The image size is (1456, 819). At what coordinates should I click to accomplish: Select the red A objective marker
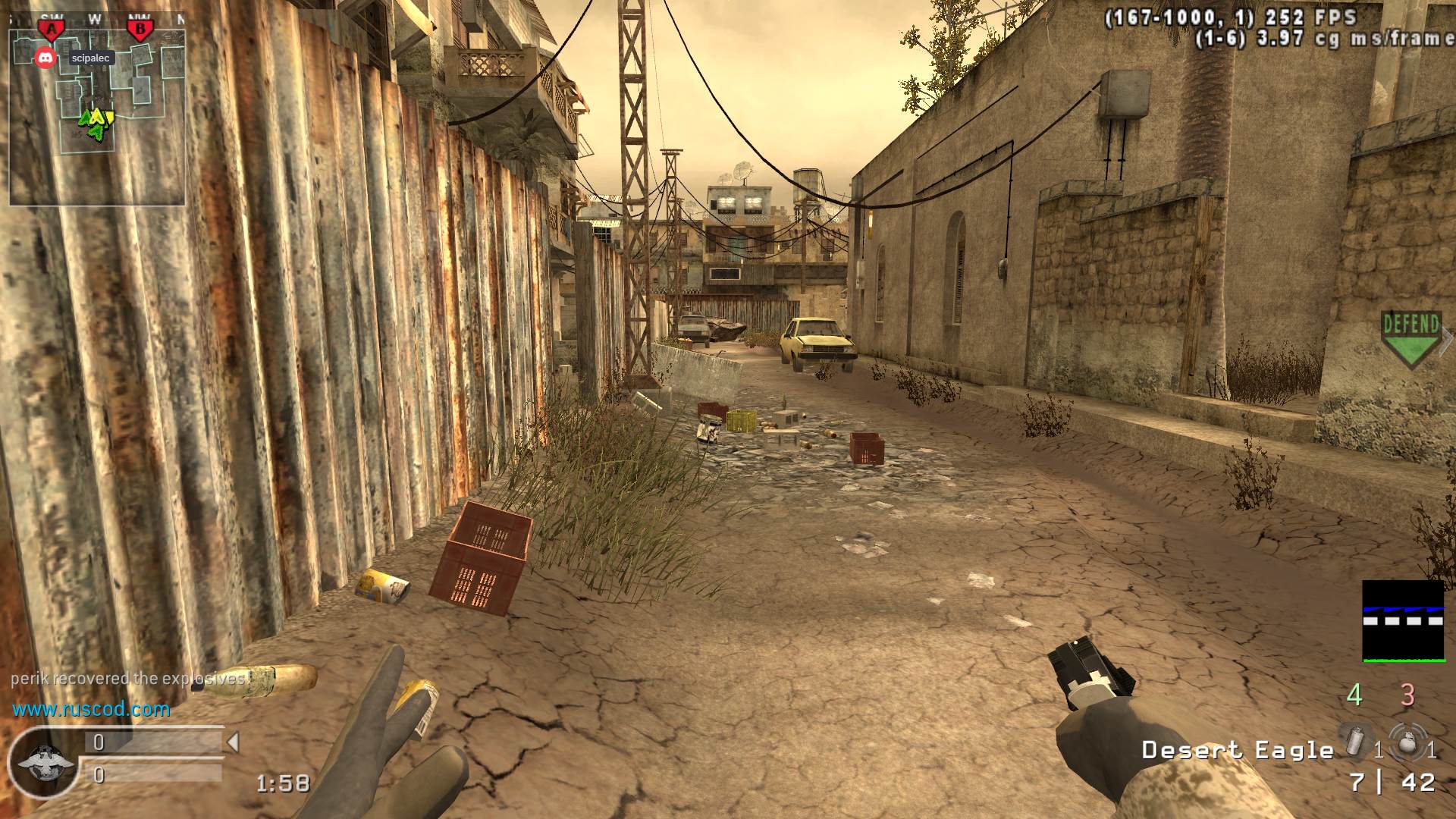(x=52, y=30)
